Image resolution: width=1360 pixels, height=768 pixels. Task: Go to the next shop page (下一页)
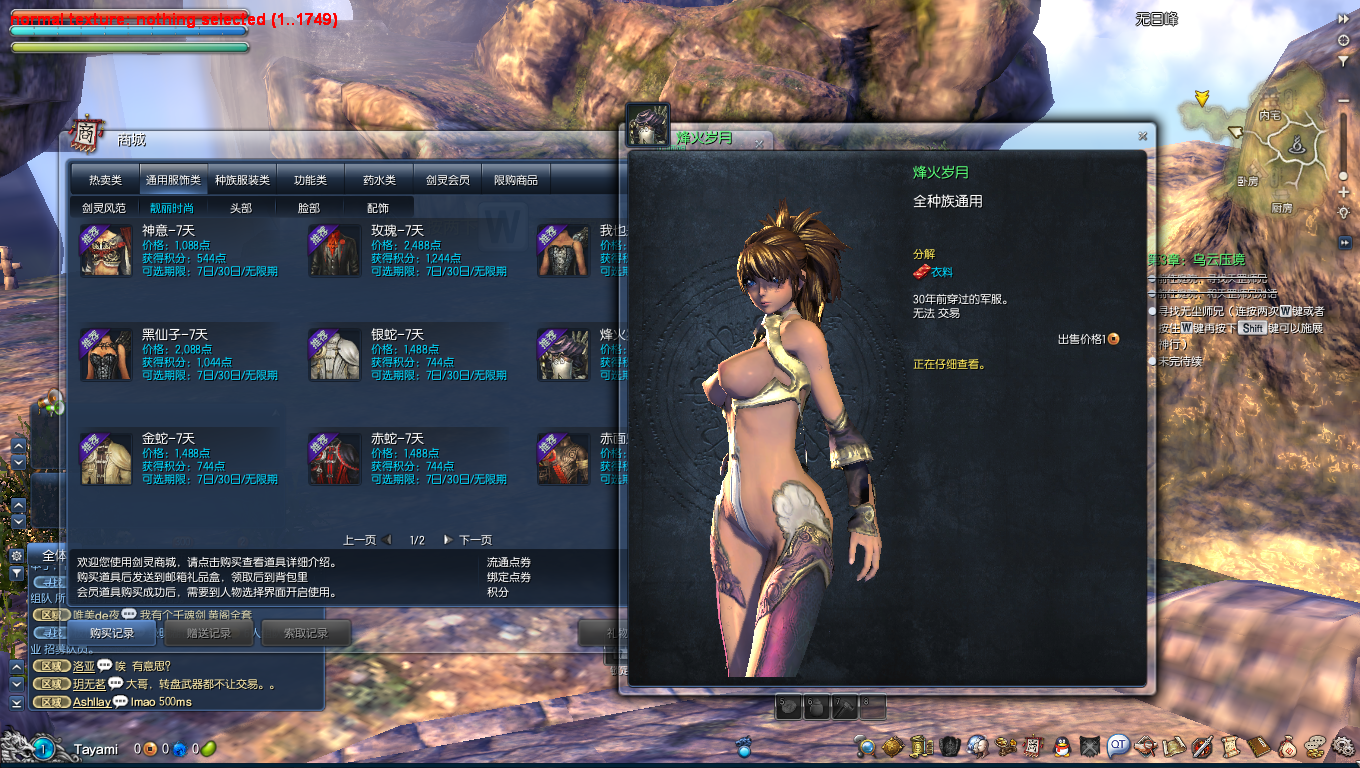tap(467, 540)
